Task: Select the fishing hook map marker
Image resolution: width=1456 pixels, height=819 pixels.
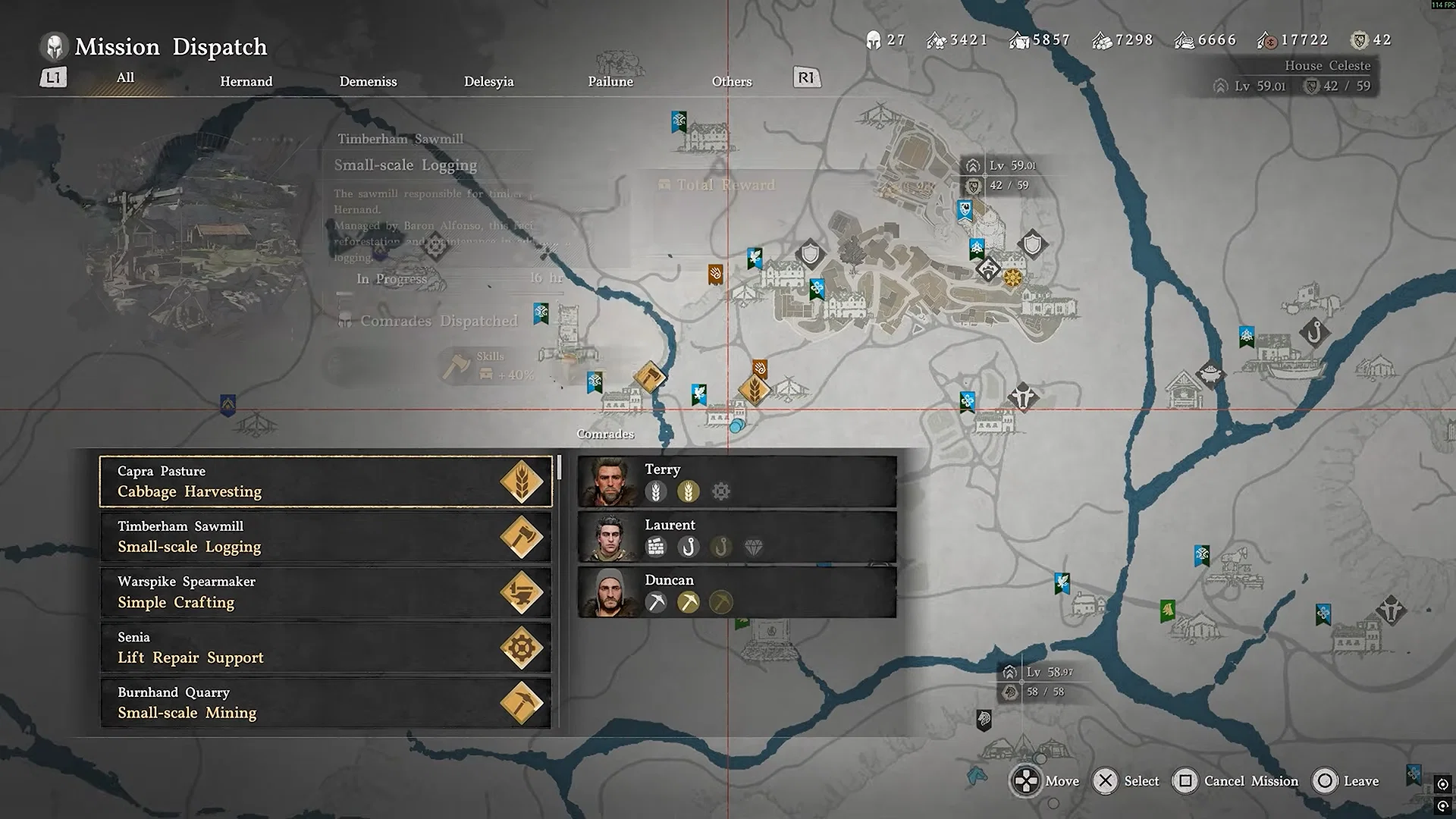Action: [x=1314, y=332]
